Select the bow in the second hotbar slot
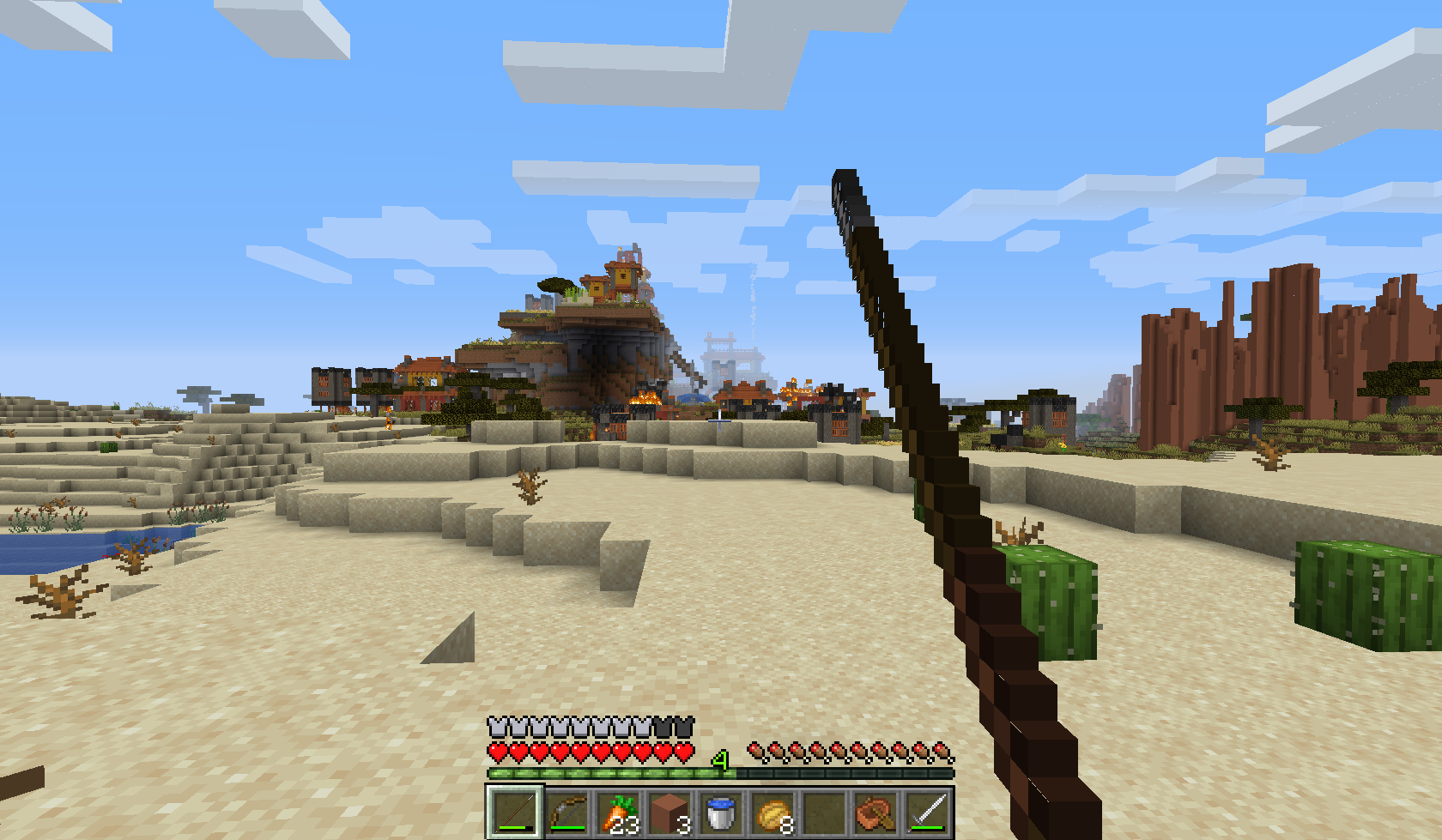Screen dimensions: 1442x840 (x=567, y=813)
